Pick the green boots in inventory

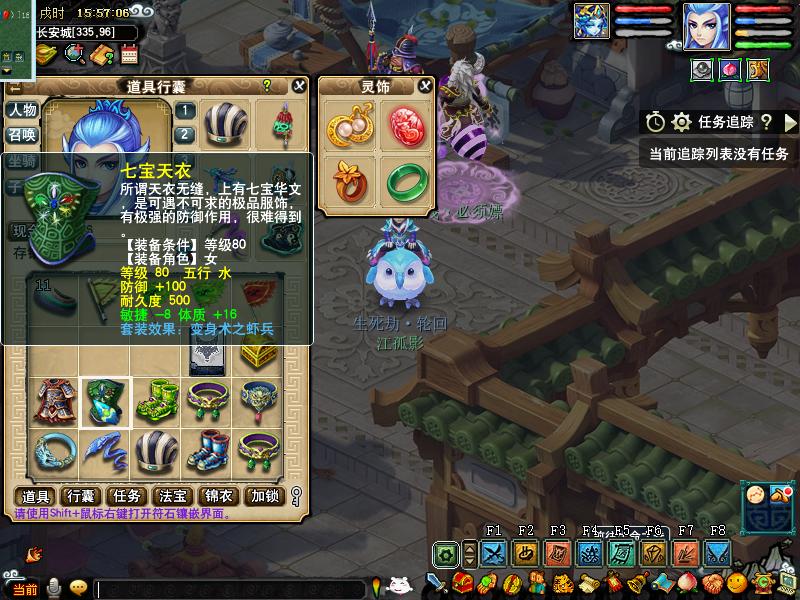(x=157, y=403)
